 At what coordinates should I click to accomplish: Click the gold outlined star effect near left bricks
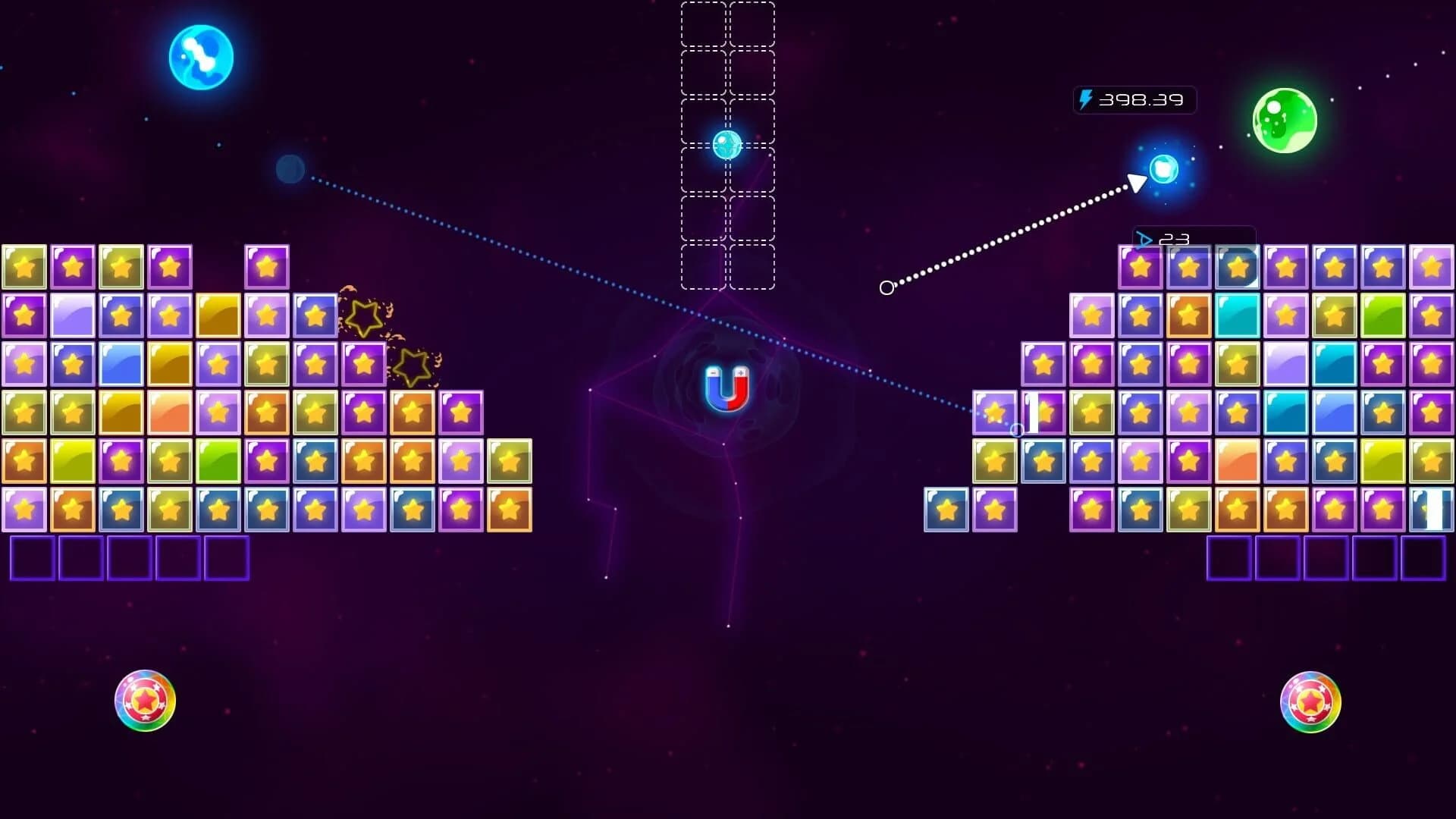coord(364,317)
